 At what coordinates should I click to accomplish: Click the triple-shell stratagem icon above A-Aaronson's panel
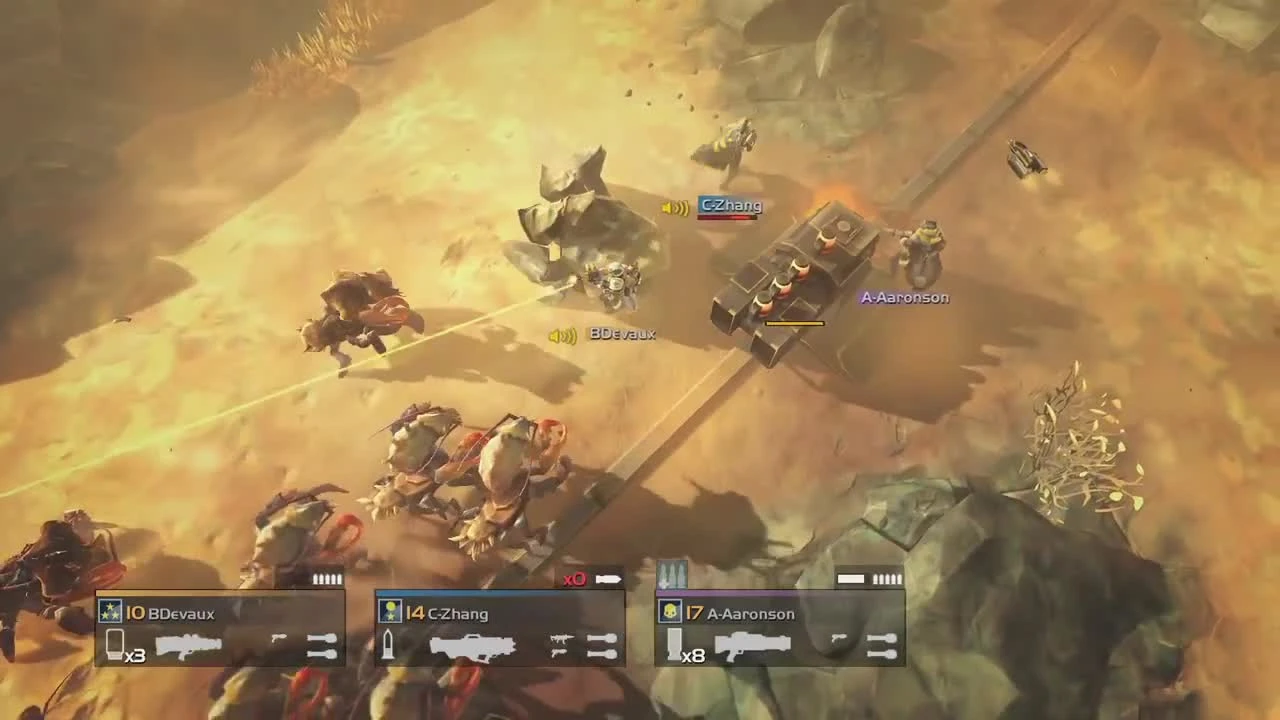coord(672,574)
